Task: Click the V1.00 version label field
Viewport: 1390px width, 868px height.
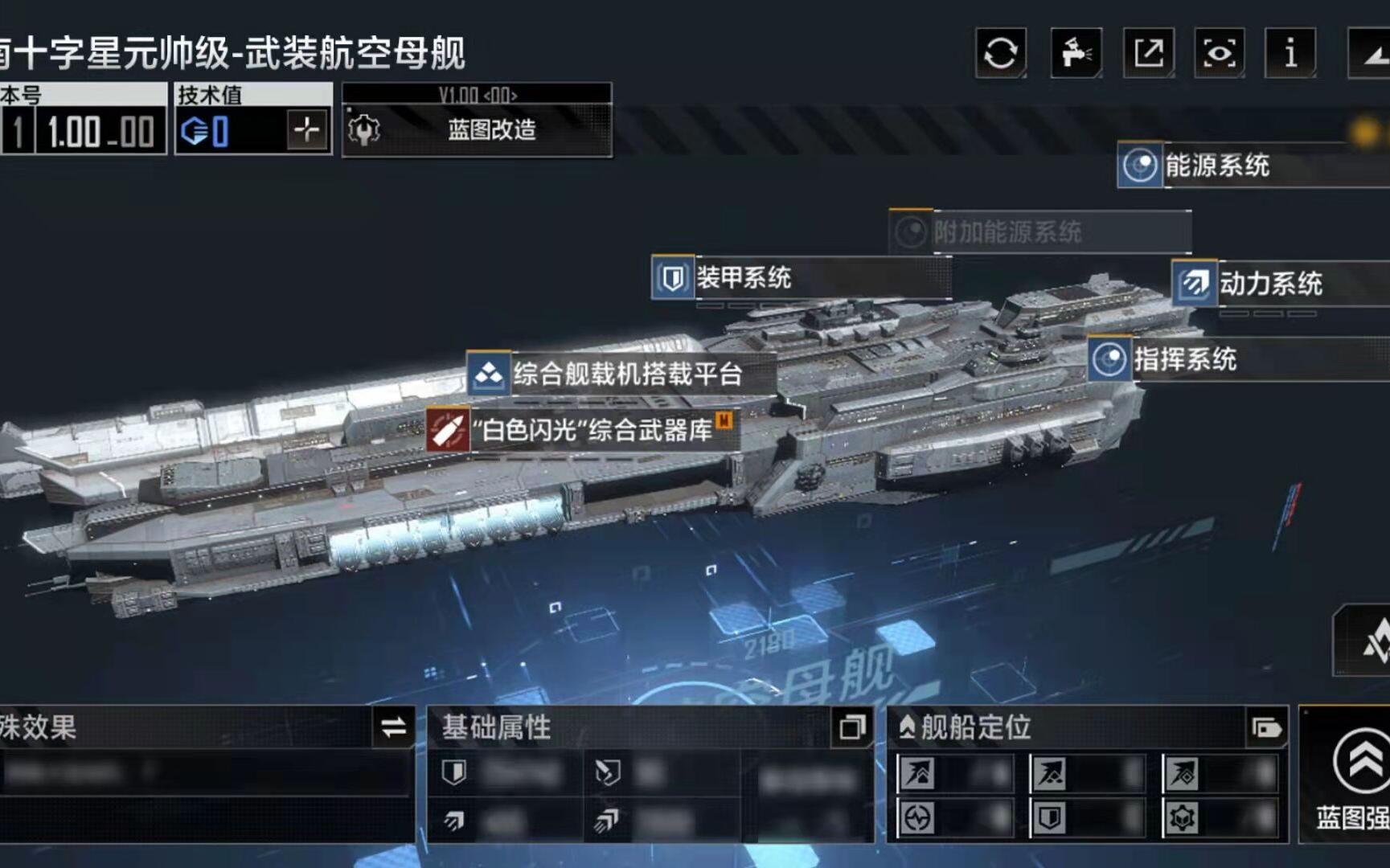Action: [x=477, y=94]
